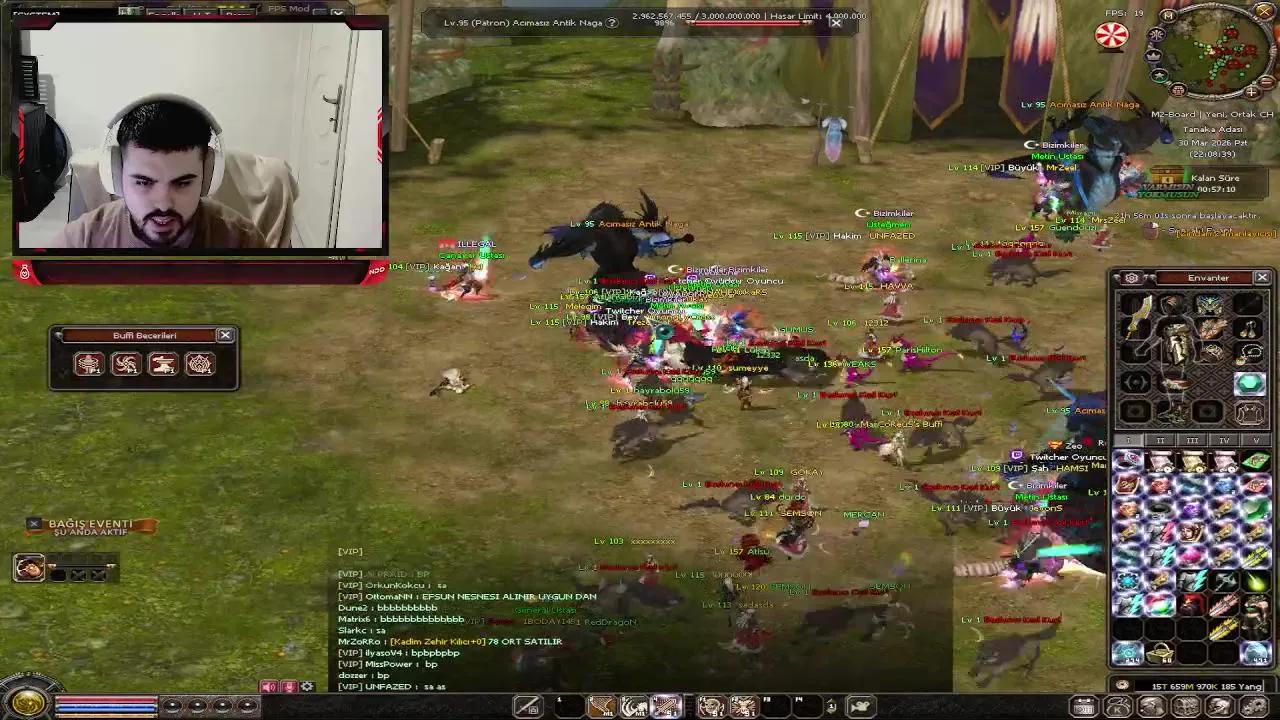The height and width of the screenshot is (720, 1280).
Task: Select the first buff icon in Buffi Becerileri
Action: pyautogui.click(x=88, y=364)
